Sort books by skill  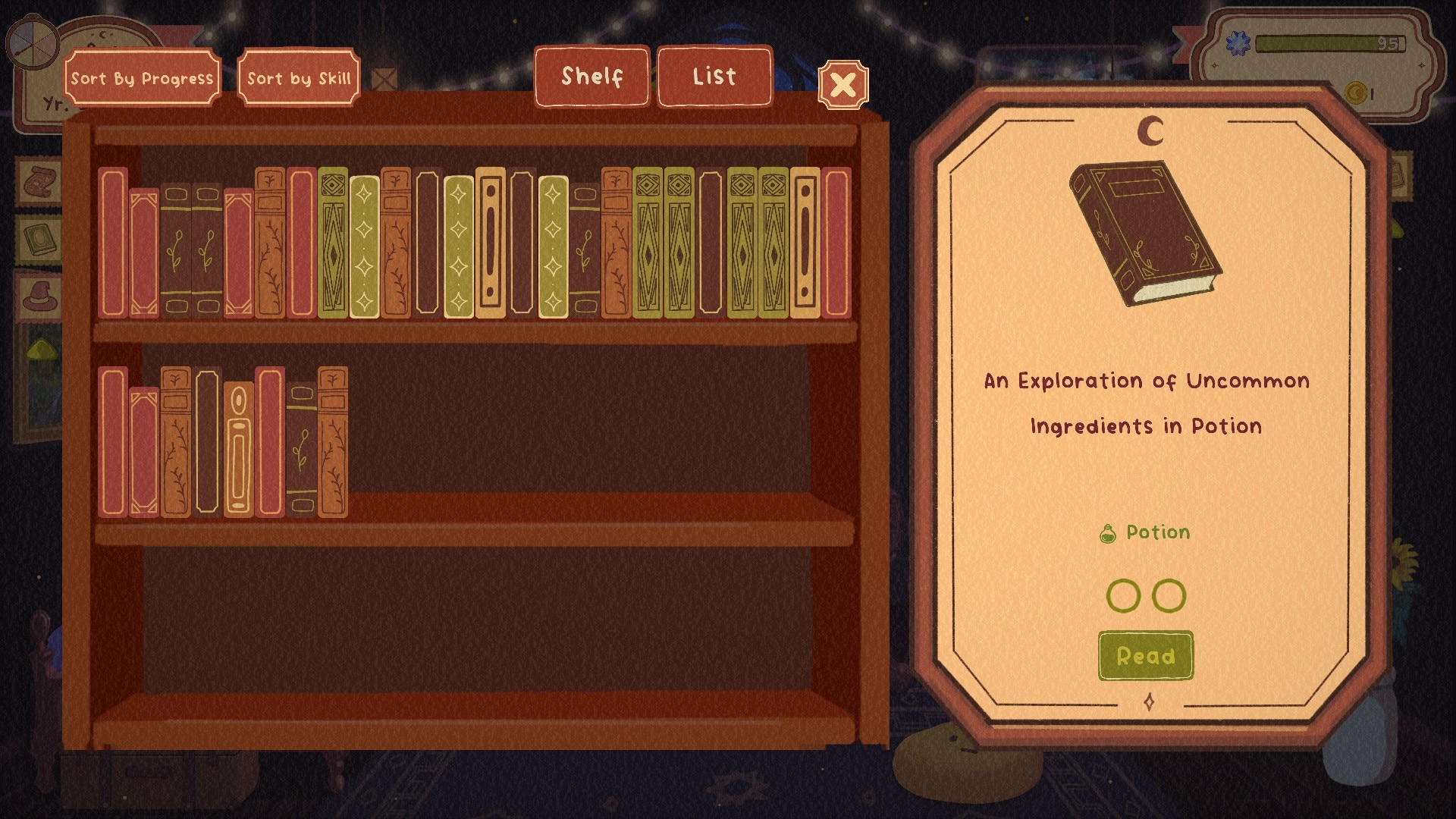click(x=299, y=78)
